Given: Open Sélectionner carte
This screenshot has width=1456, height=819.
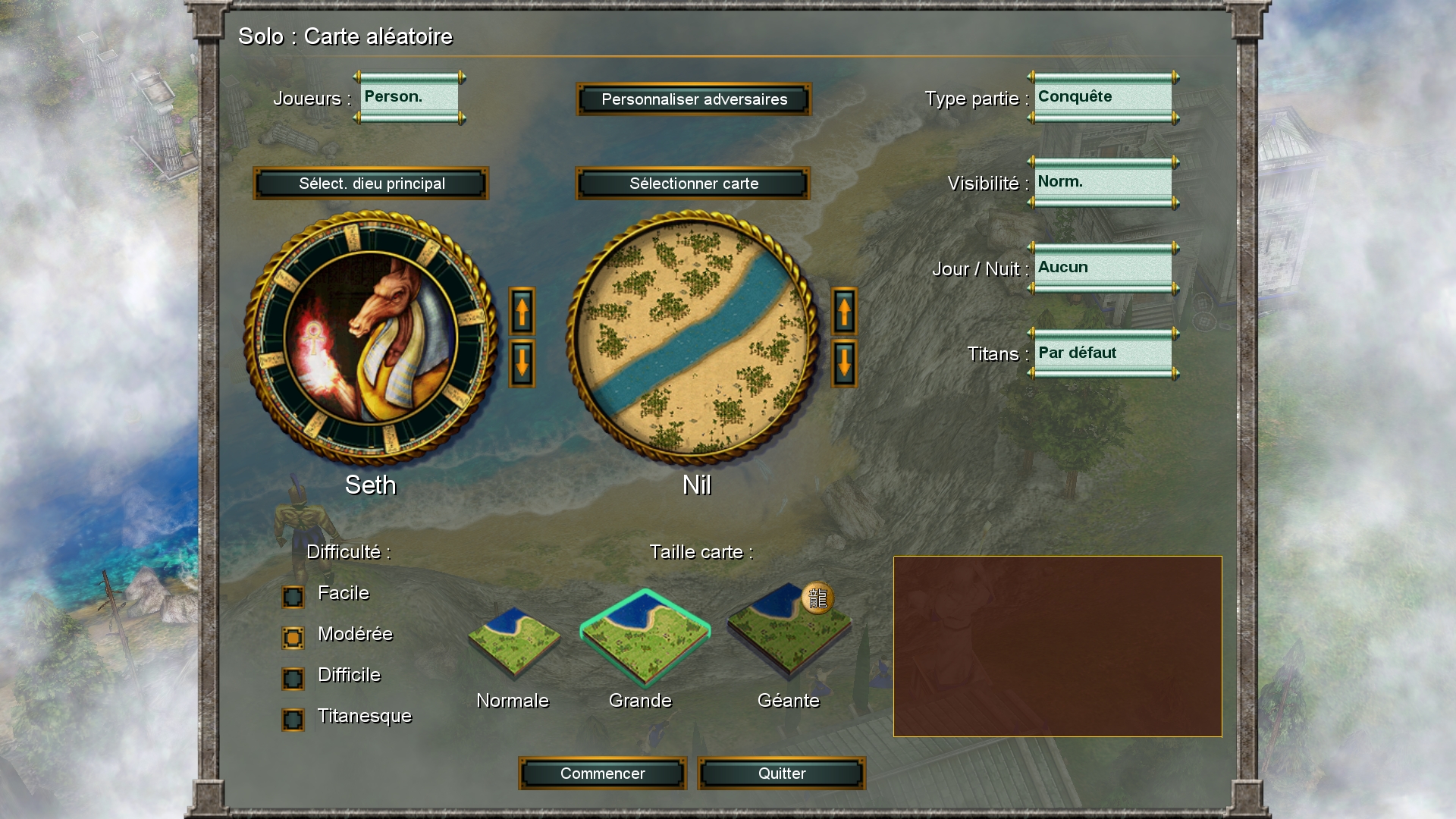Looking at the screenshot, I should point(693,184).
